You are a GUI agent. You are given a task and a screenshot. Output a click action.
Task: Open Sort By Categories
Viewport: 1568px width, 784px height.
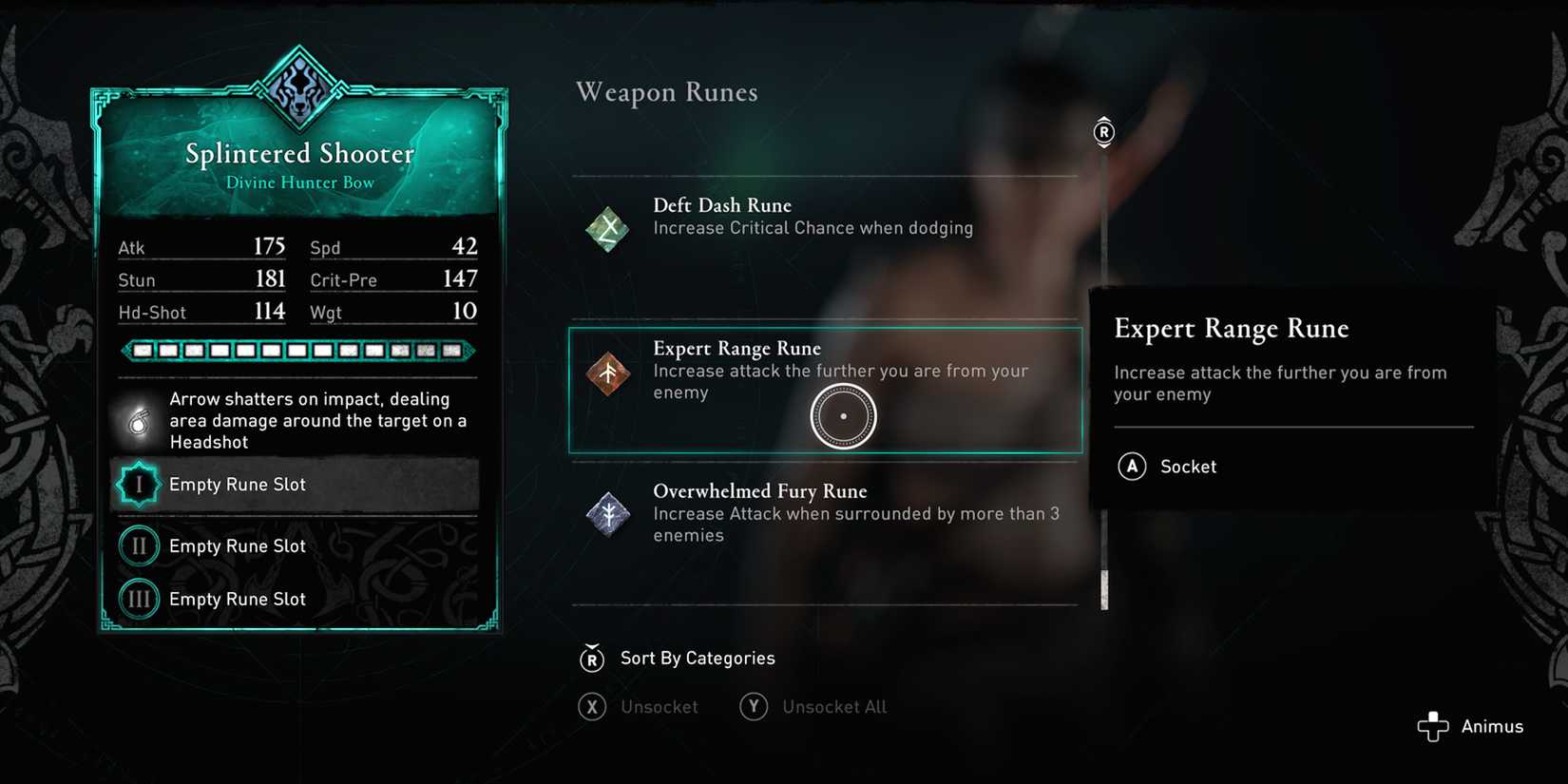click(x=677, y=658)
